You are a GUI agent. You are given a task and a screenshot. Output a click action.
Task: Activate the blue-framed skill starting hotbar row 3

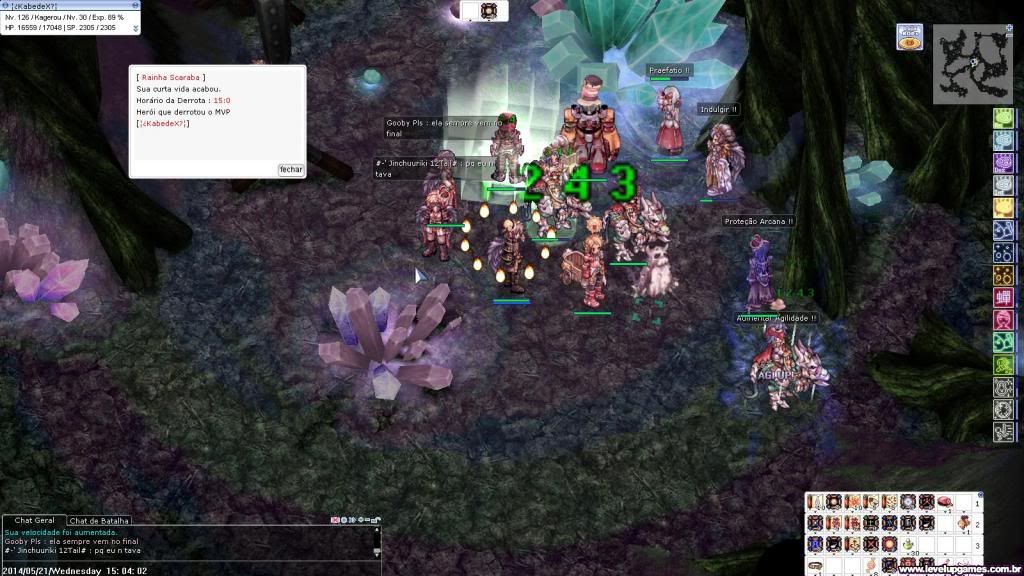pyautogui.click(x=815, y=544)
